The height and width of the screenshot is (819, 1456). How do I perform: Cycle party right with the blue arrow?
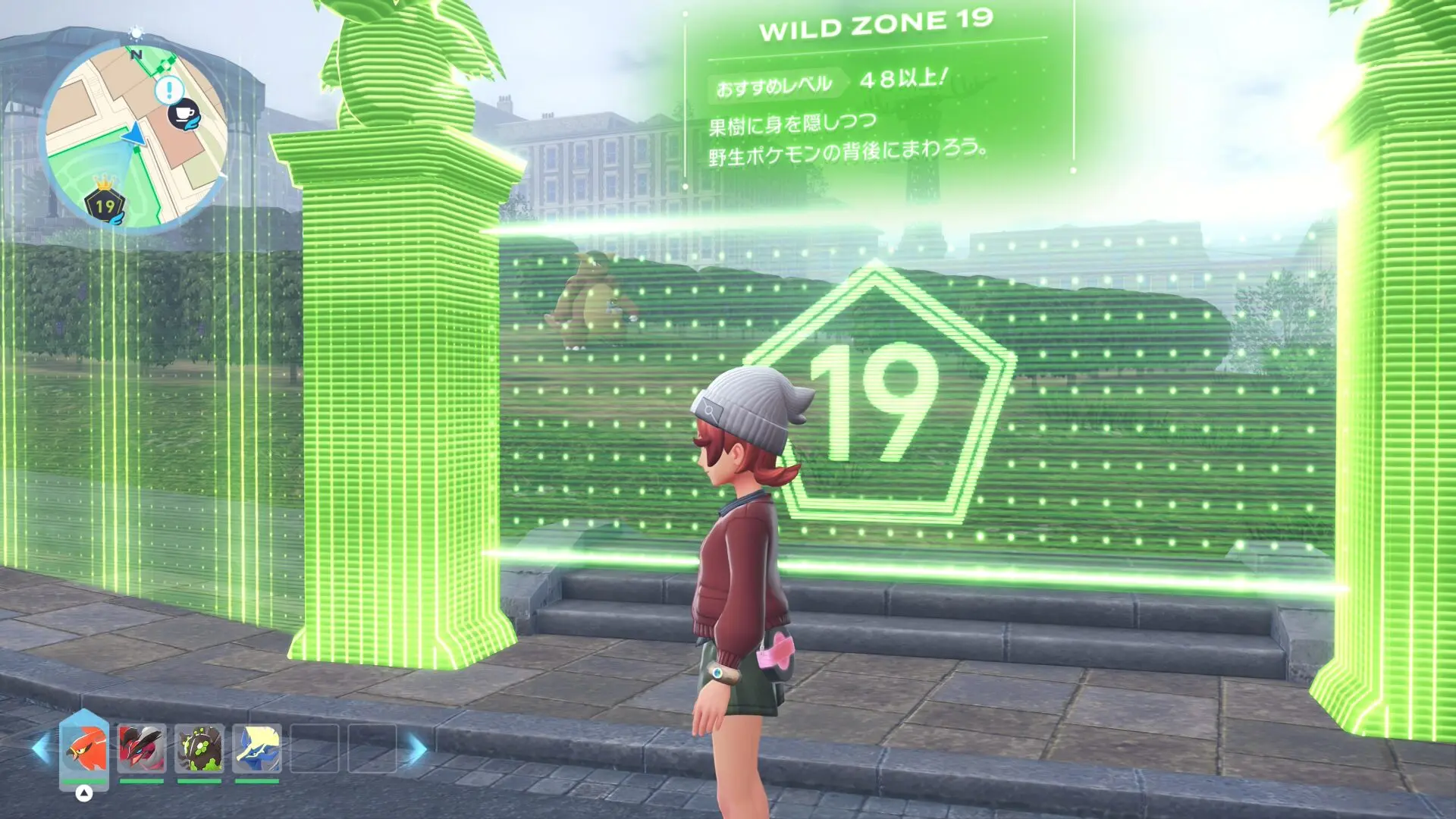pyautogui.click(x=416, y=748)
